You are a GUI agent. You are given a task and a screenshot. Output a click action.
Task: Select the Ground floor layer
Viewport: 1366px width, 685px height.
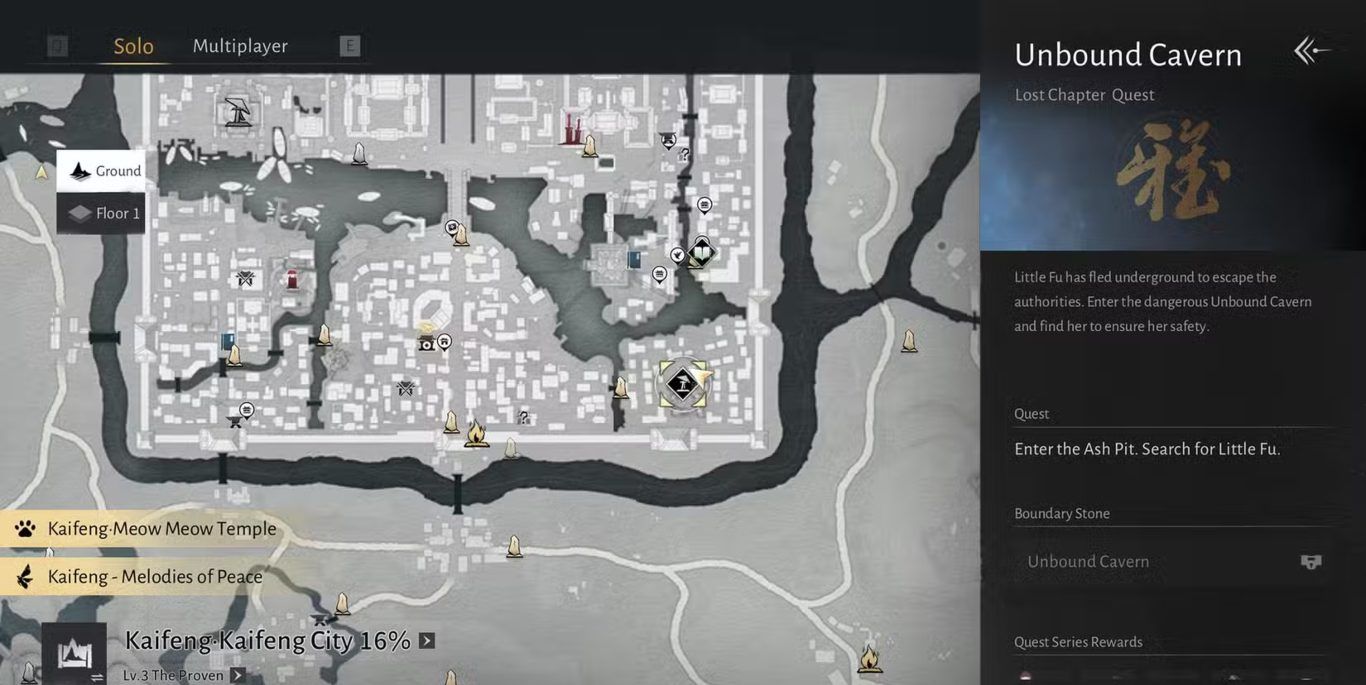pos(101,171)
